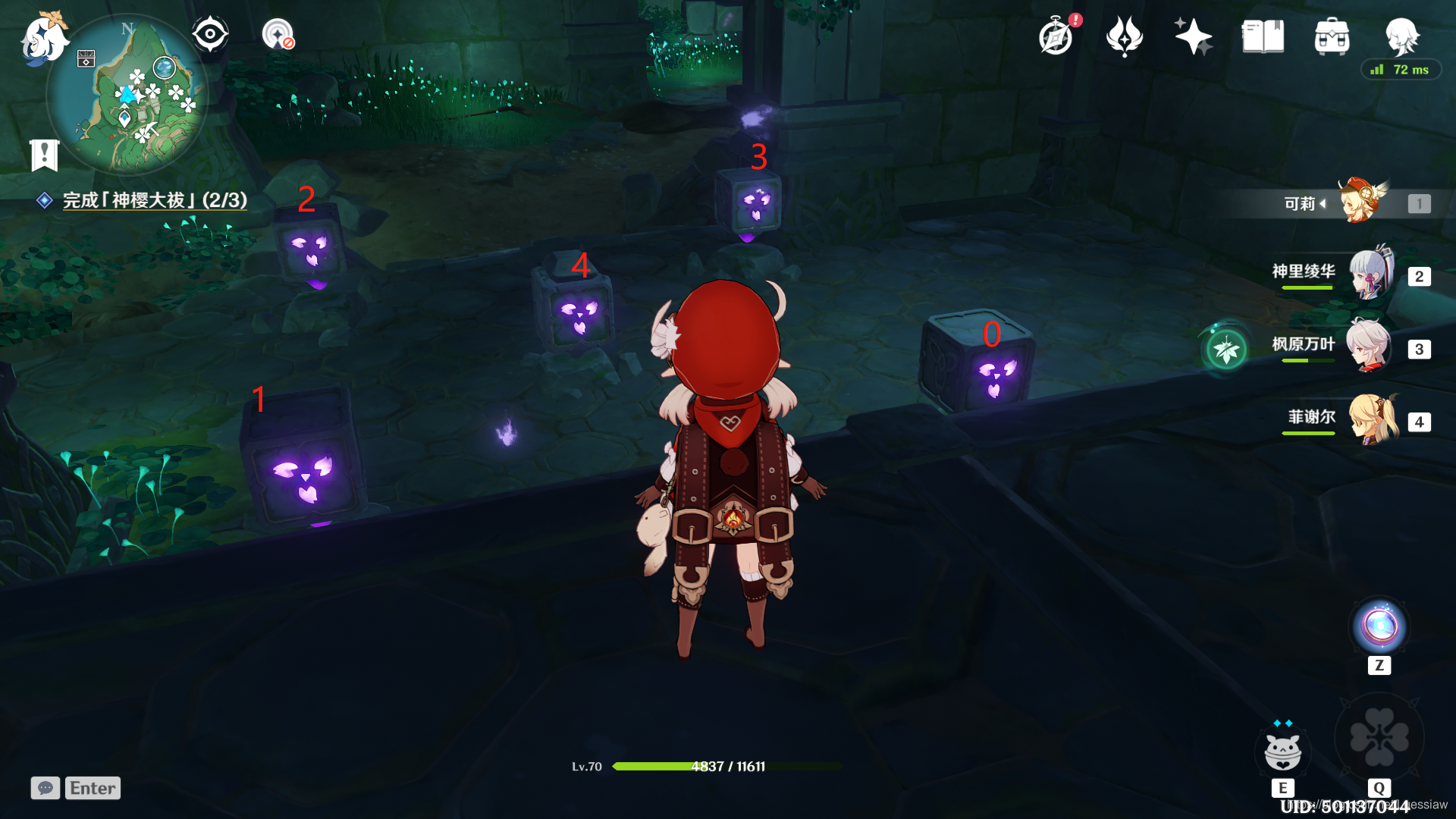Open the inventory backpack icon
Image resolution: width=1456 pixels, height=819 pixels.
click(x=1332, y=36)
